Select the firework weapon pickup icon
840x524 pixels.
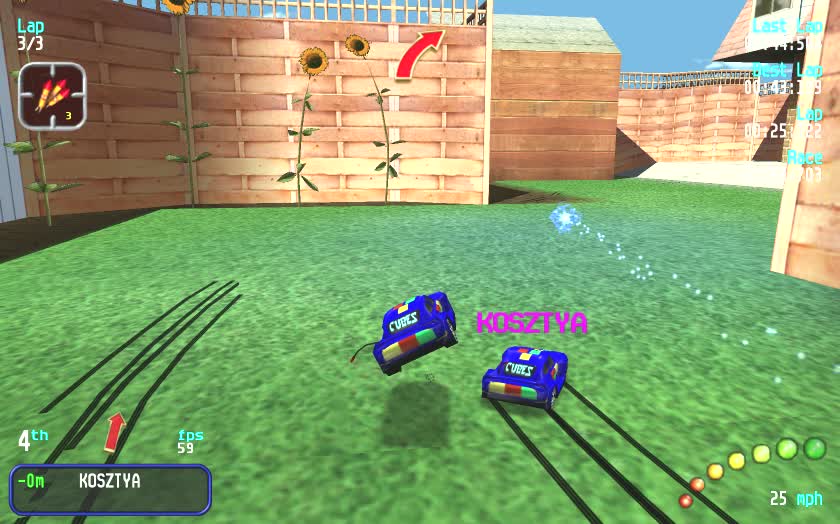[51, 95]
